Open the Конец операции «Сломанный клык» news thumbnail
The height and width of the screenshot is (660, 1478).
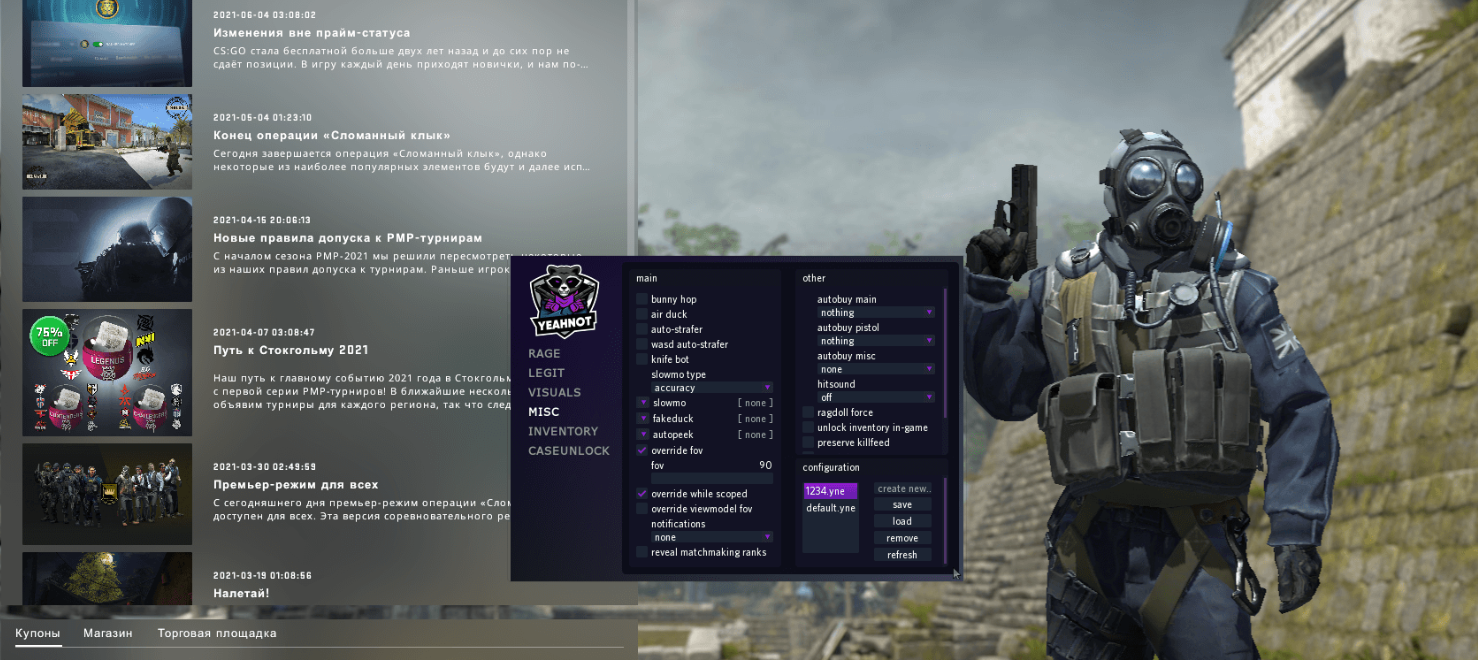coord(107,142)
